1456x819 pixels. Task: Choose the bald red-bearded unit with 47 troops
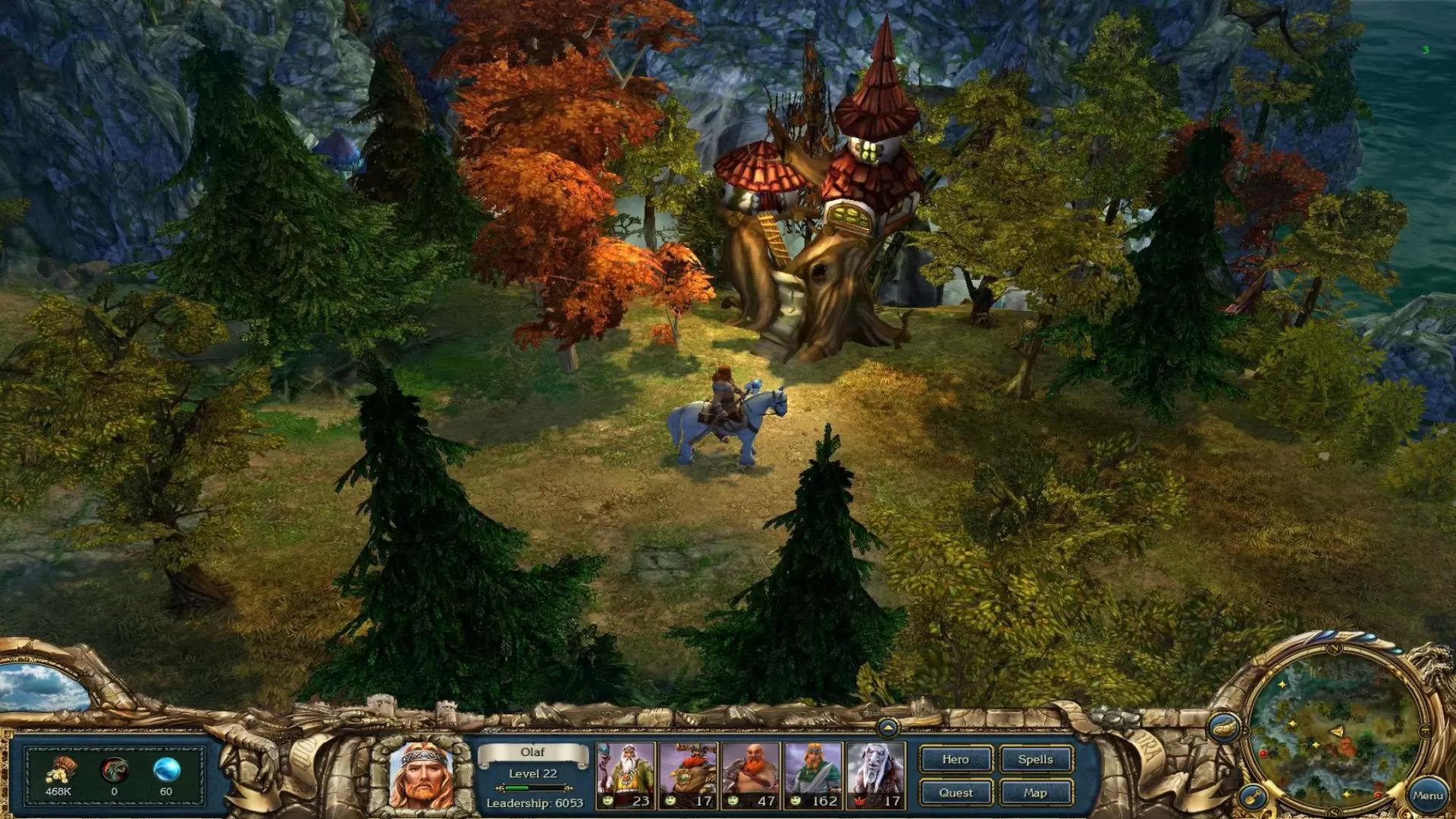coord(751,775)
